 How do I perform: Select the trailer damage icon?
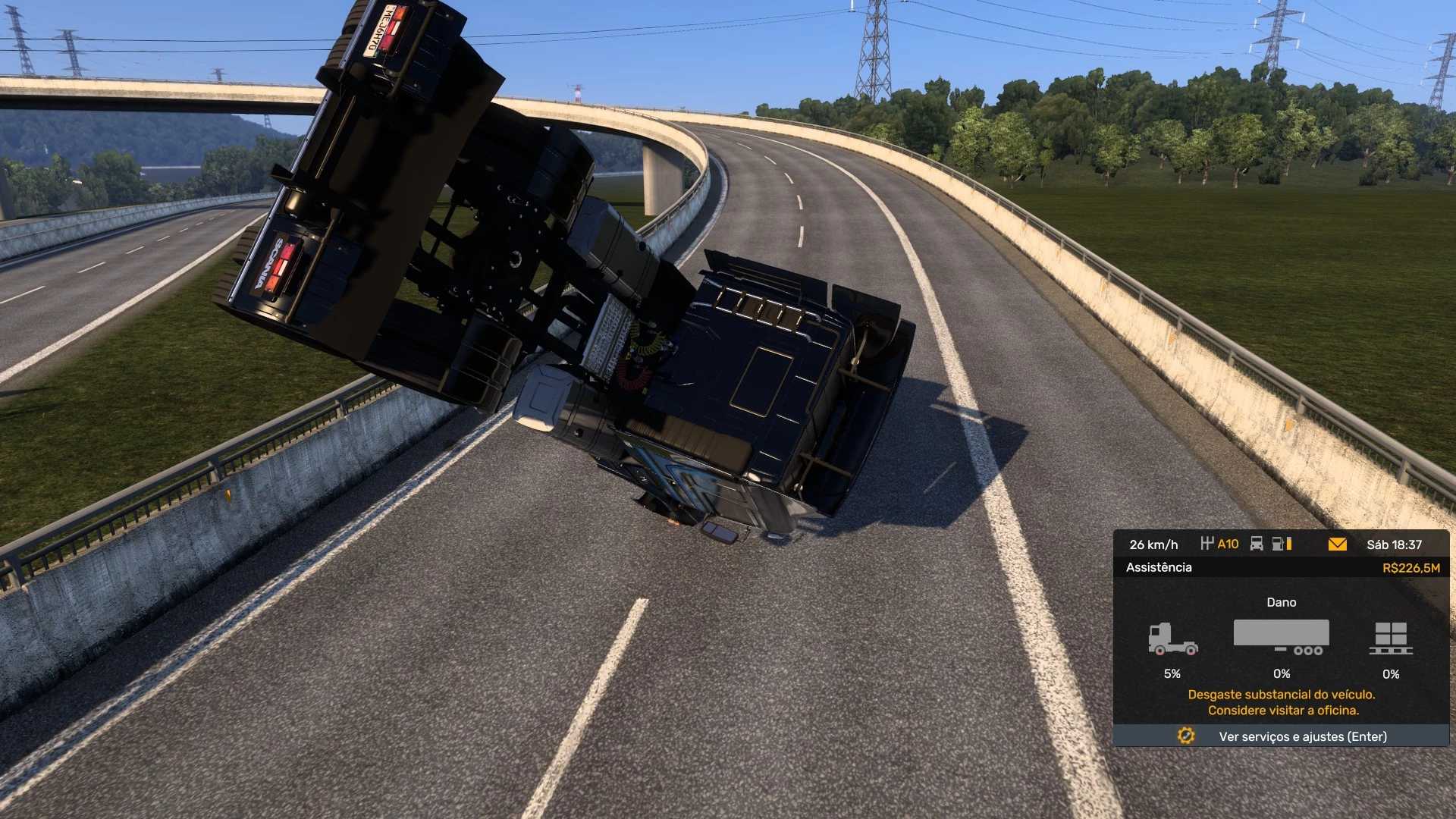click(x=1281, y=637)
